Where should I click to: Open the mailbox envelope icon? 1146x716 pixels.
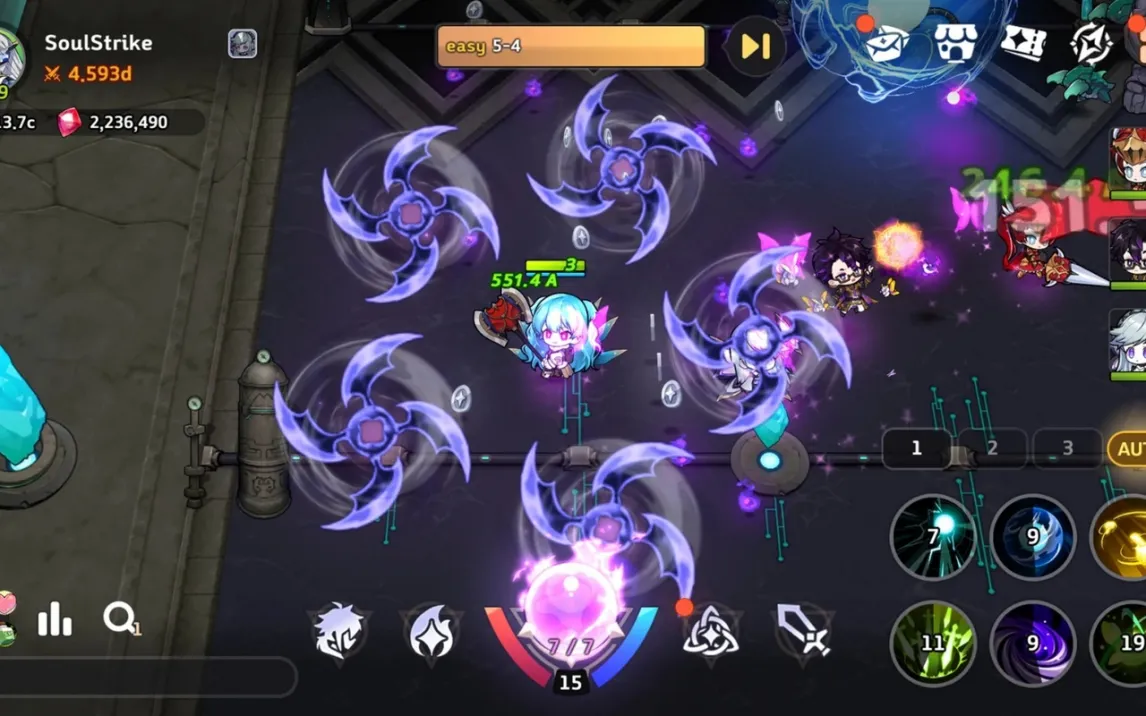pos(887,44)
